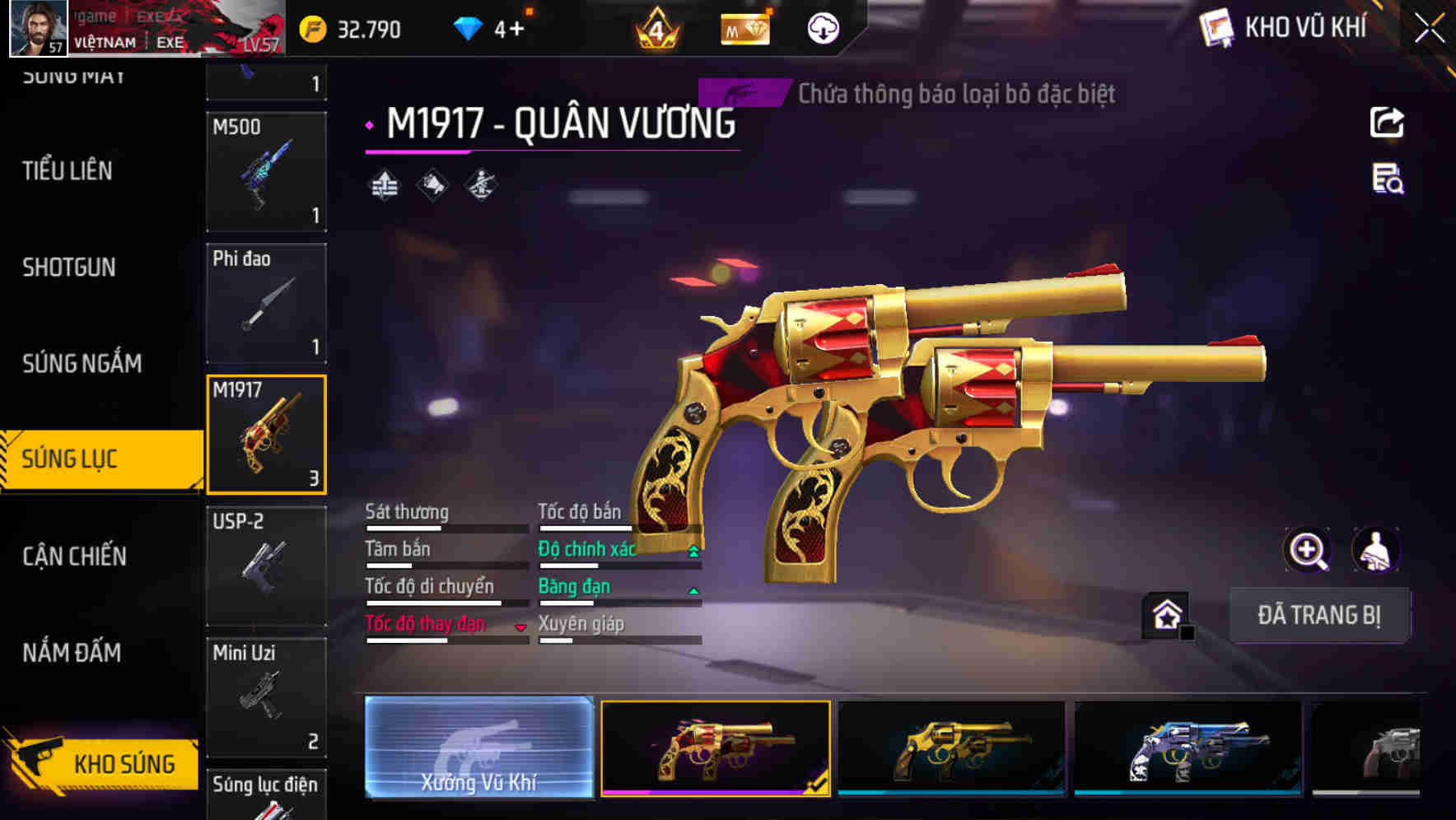
Task: Click the green arrow beside Độ chính xác
Action: tap(692, 548)
